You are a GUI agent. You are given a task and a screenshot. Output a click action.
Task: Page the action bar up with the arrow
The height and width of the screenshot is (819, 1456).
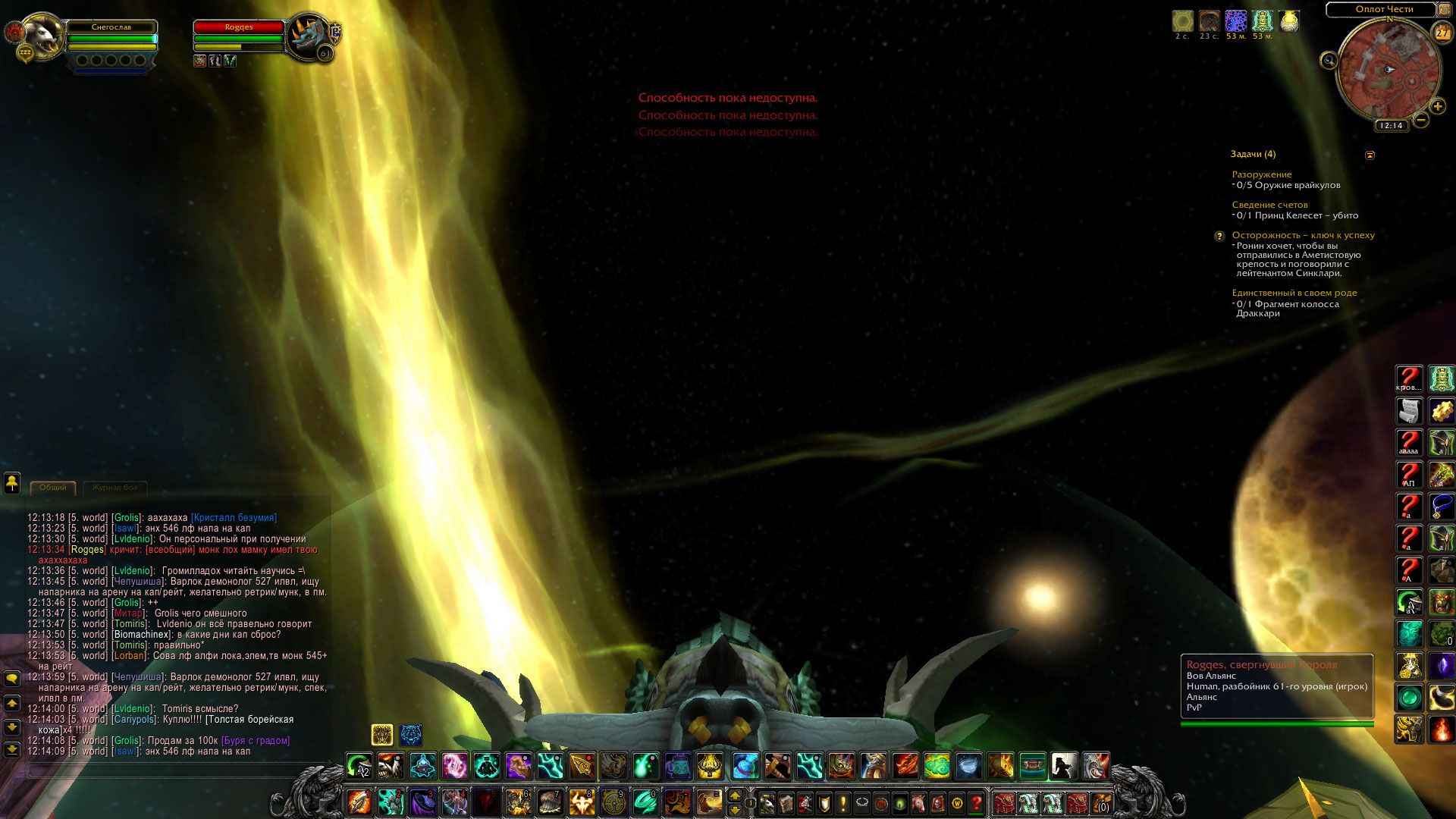point(734,795)
